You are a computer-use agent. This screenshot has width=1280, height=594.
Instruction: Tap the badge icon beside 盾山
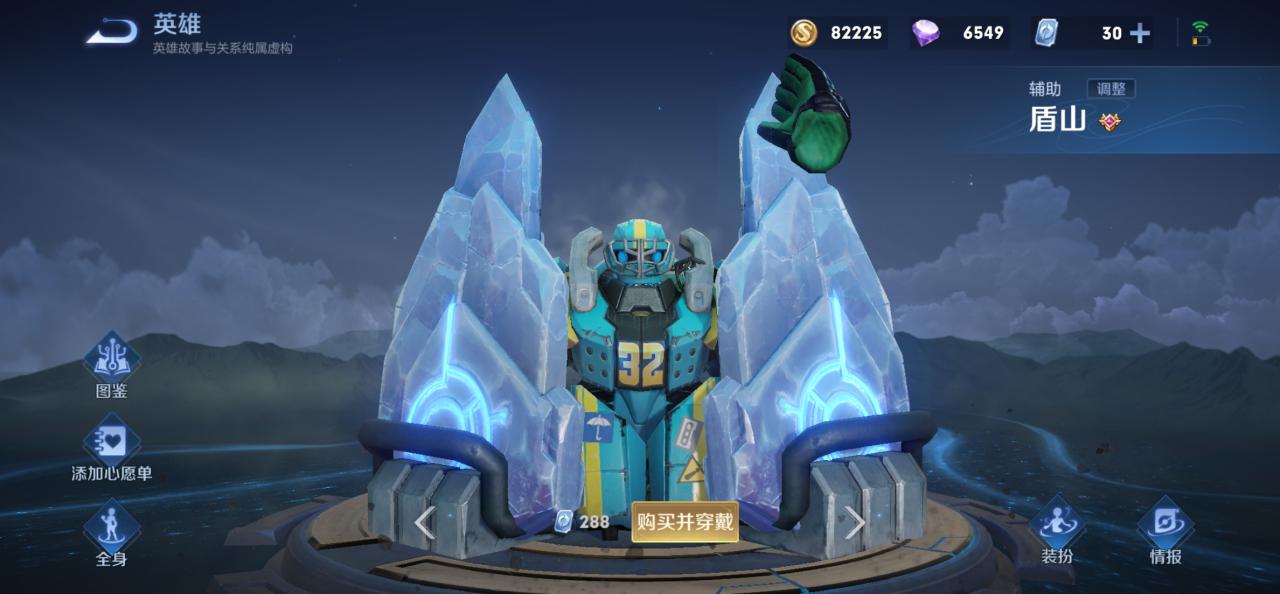tap(1109, 122)
